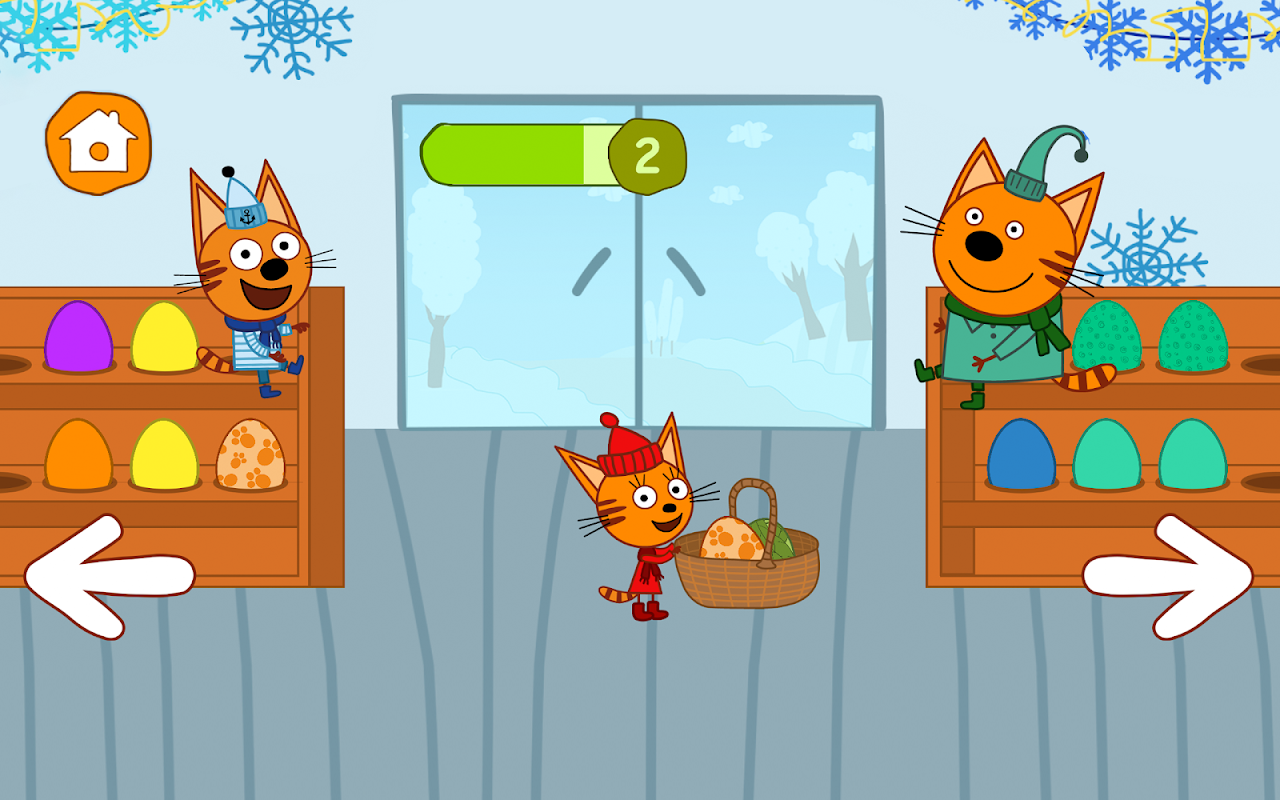Tap the rightmost teal speckled egg
Image resolution: width=1280 pixels, height=800 pixels.
pyautogui.click(x=1194, y=340)
